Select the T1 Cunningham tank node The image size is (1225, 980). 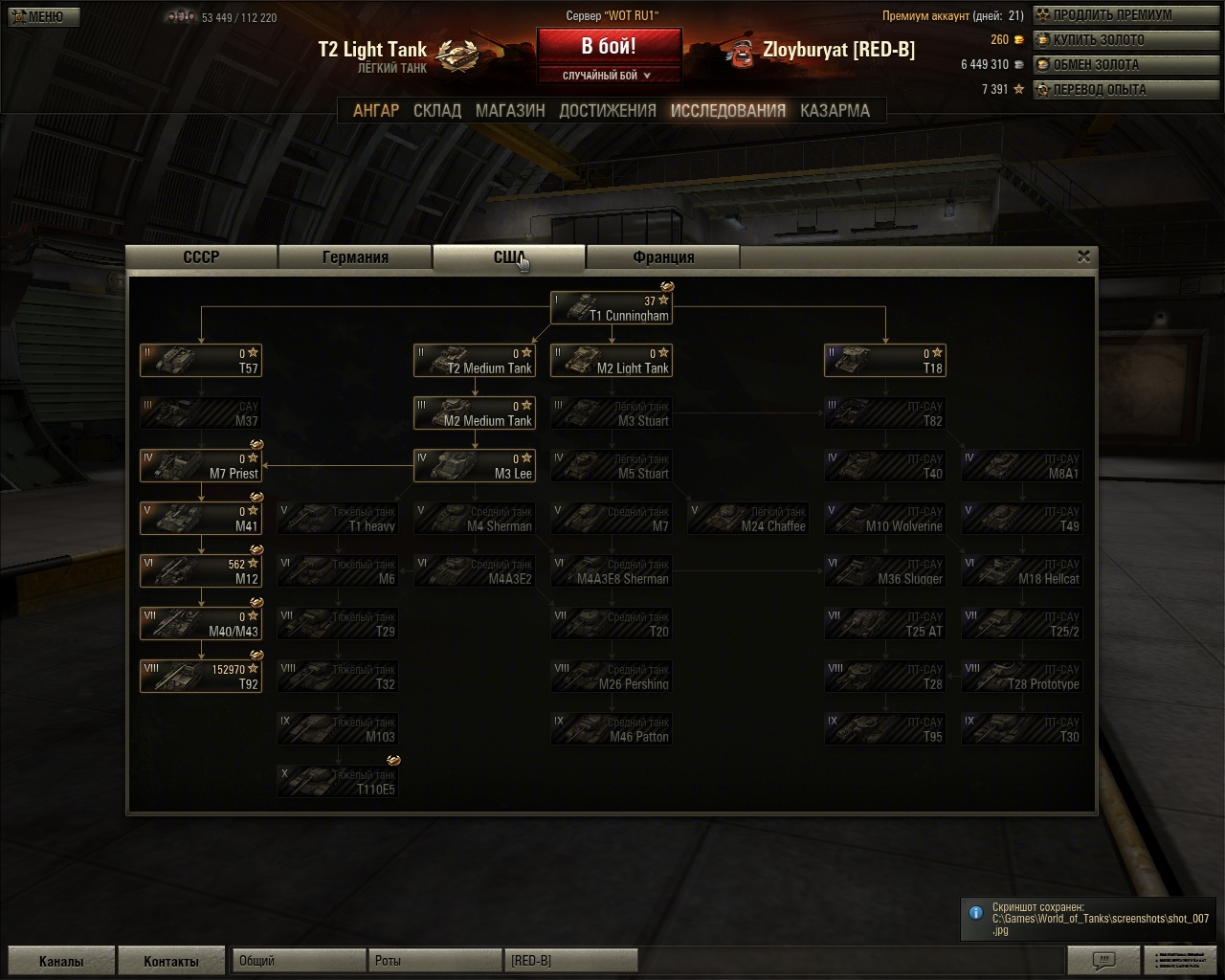[612, 308]
